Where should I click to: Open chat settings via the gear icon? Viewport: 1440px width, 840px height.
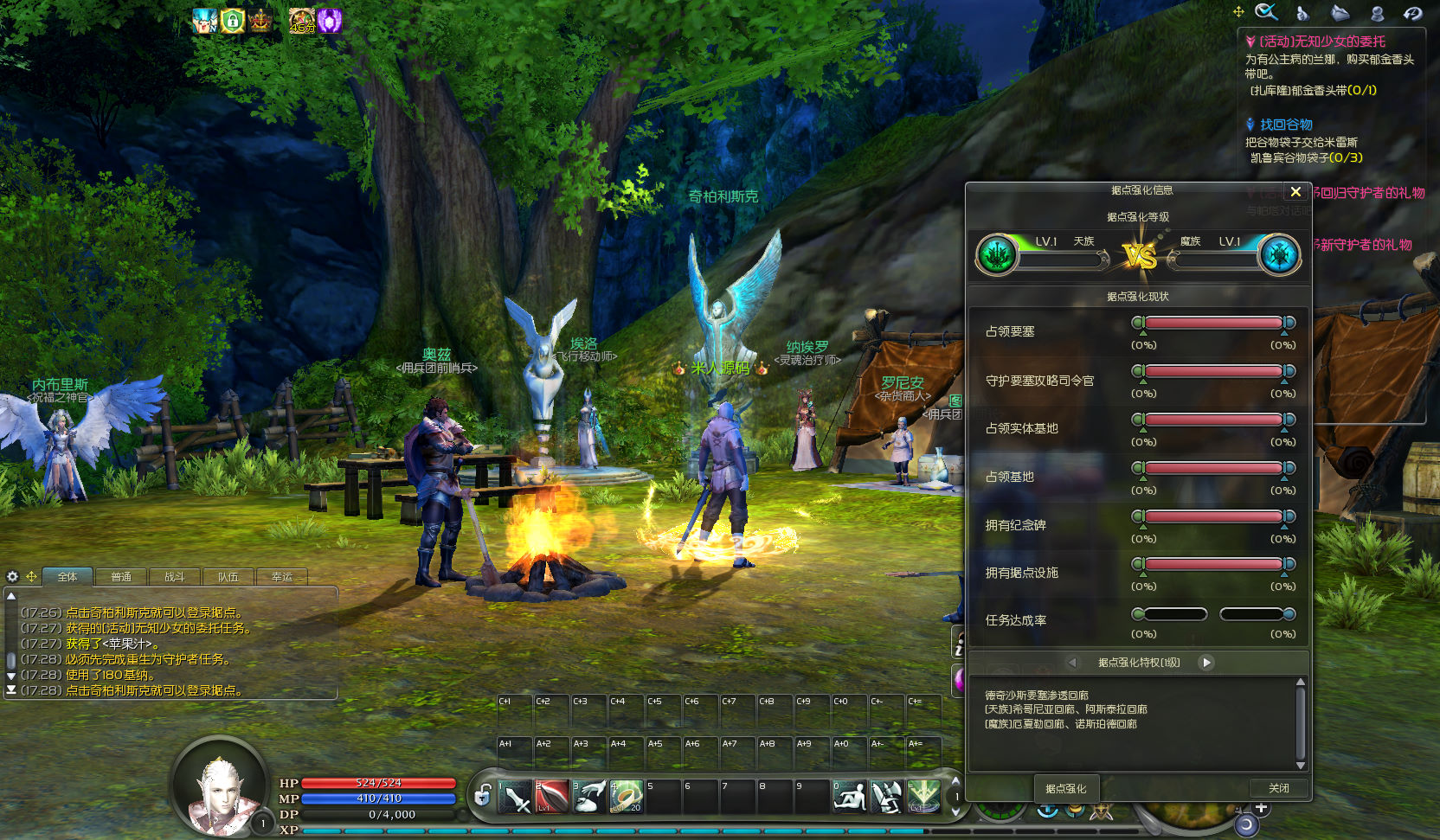coord(12,577)
